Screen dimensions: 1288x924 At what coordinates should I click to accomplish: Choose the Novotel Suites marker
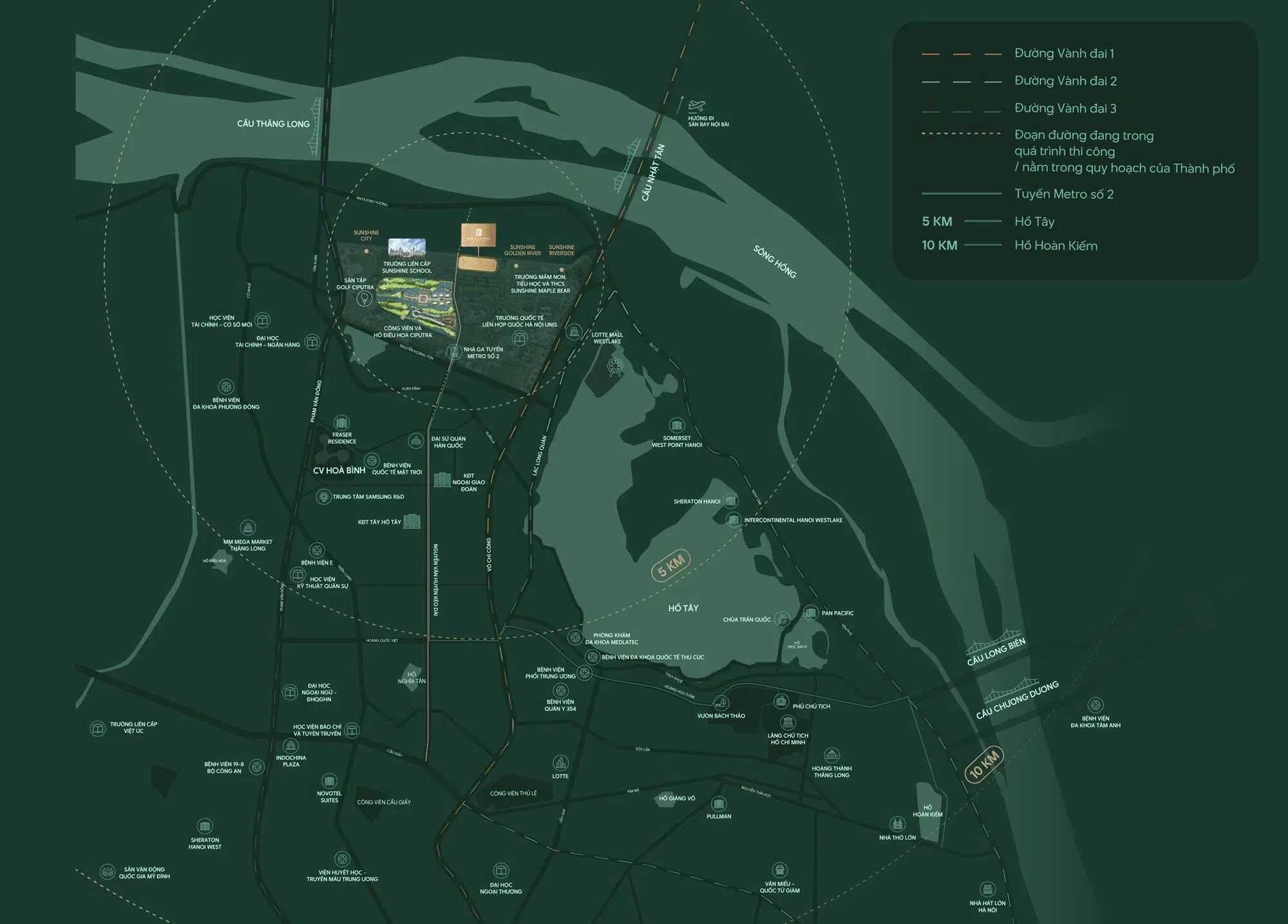point(329,781)
